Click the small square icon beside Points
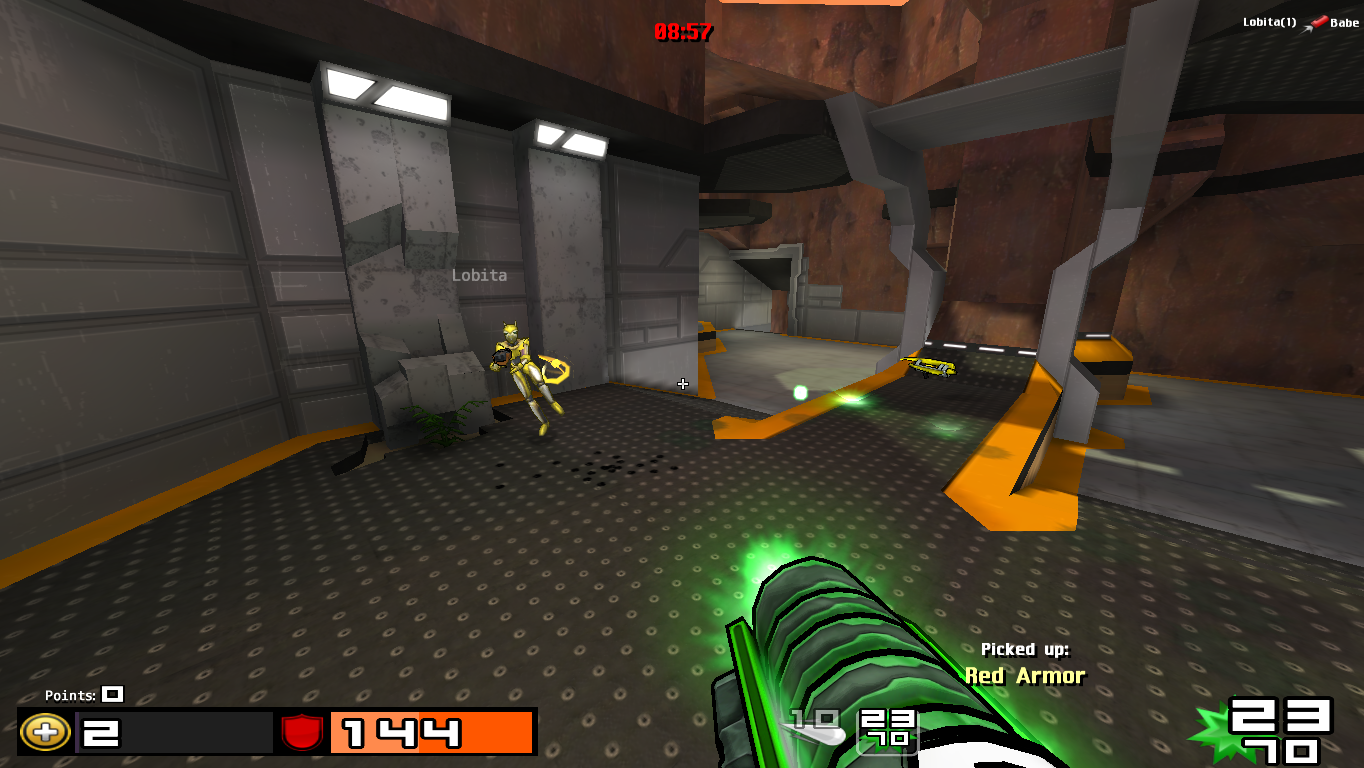1364x768 pixels. point(111,694)
